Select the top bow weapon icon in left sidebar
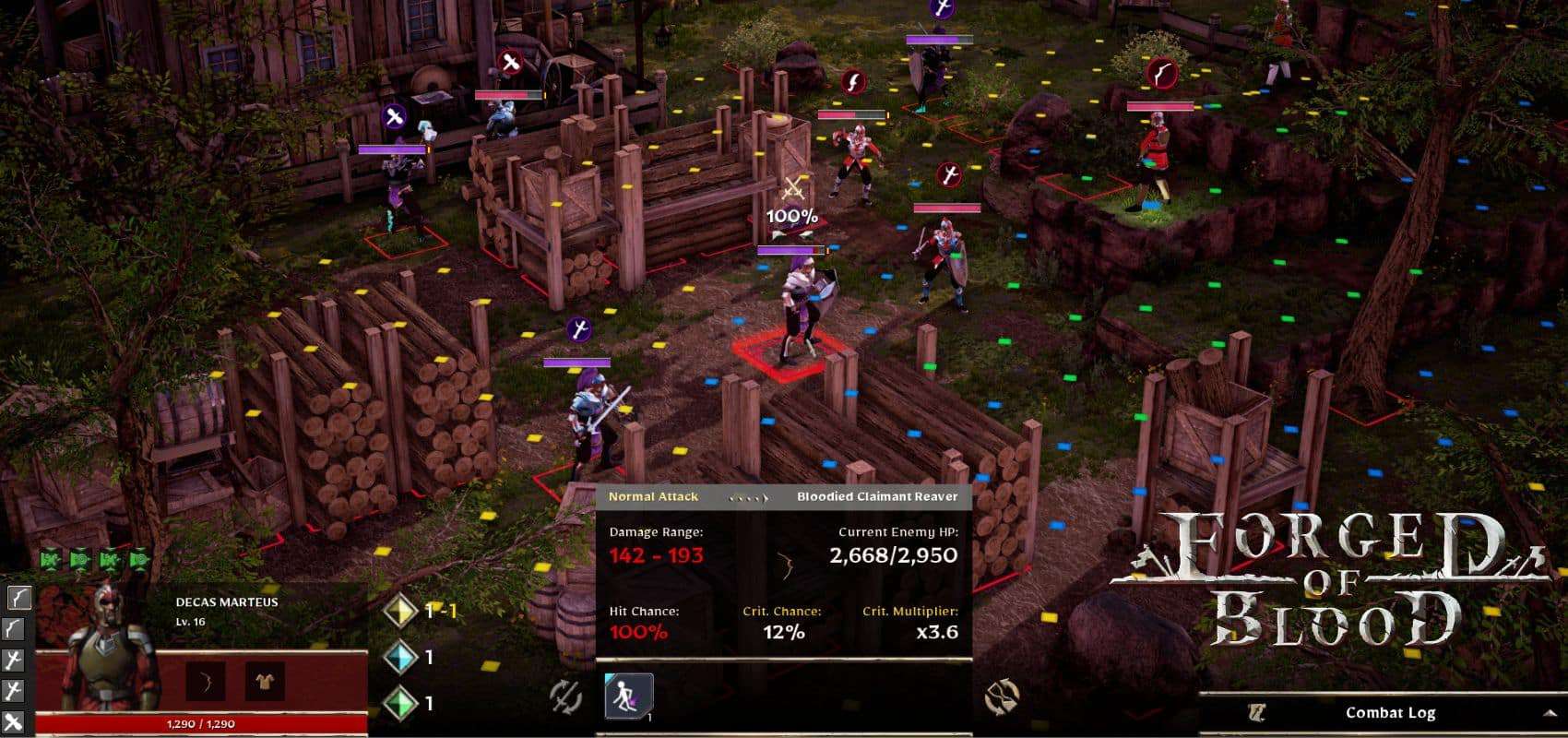Screen dimensions: 1568x738 18,598
